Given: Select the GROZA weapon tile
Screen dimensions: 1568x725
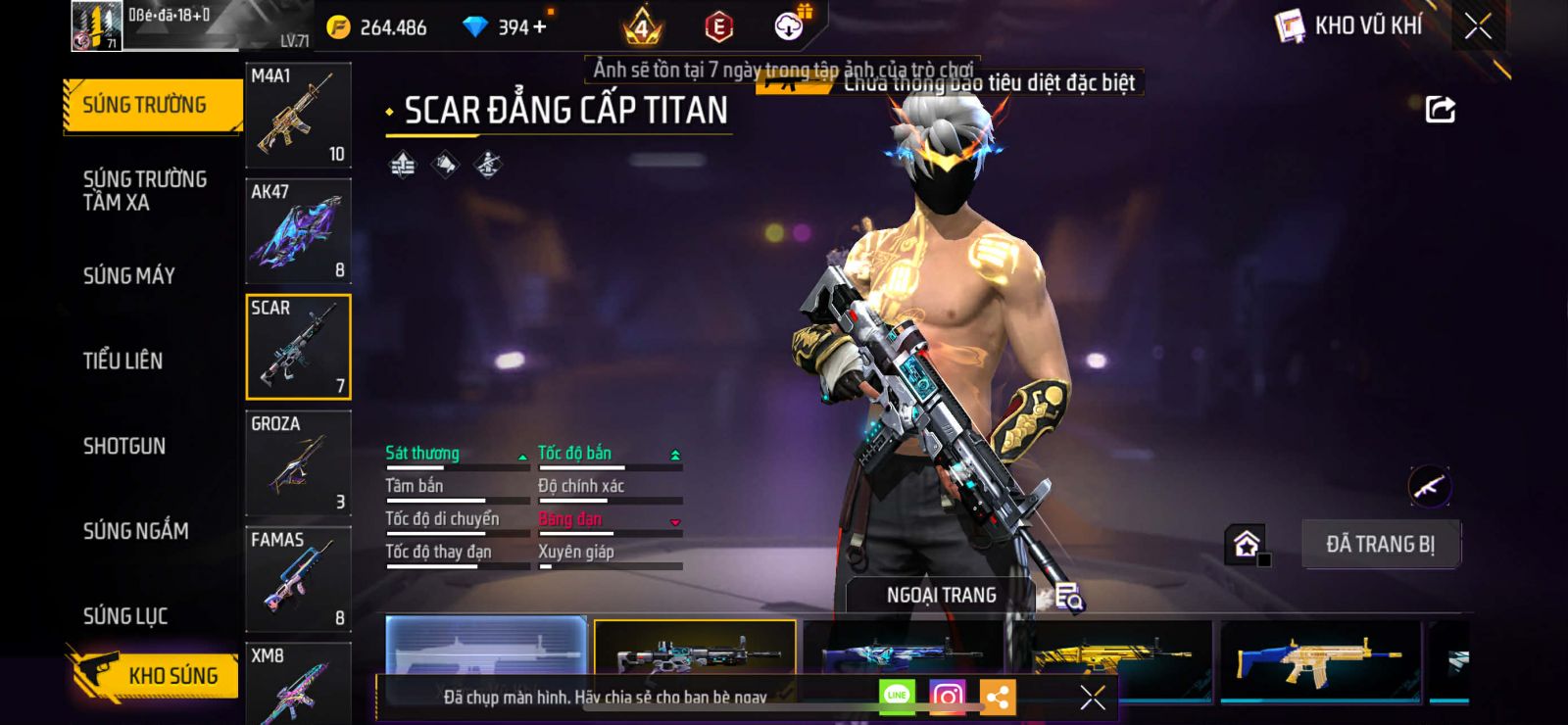Looking at the screenshot, I should click(x=298, y=462).
